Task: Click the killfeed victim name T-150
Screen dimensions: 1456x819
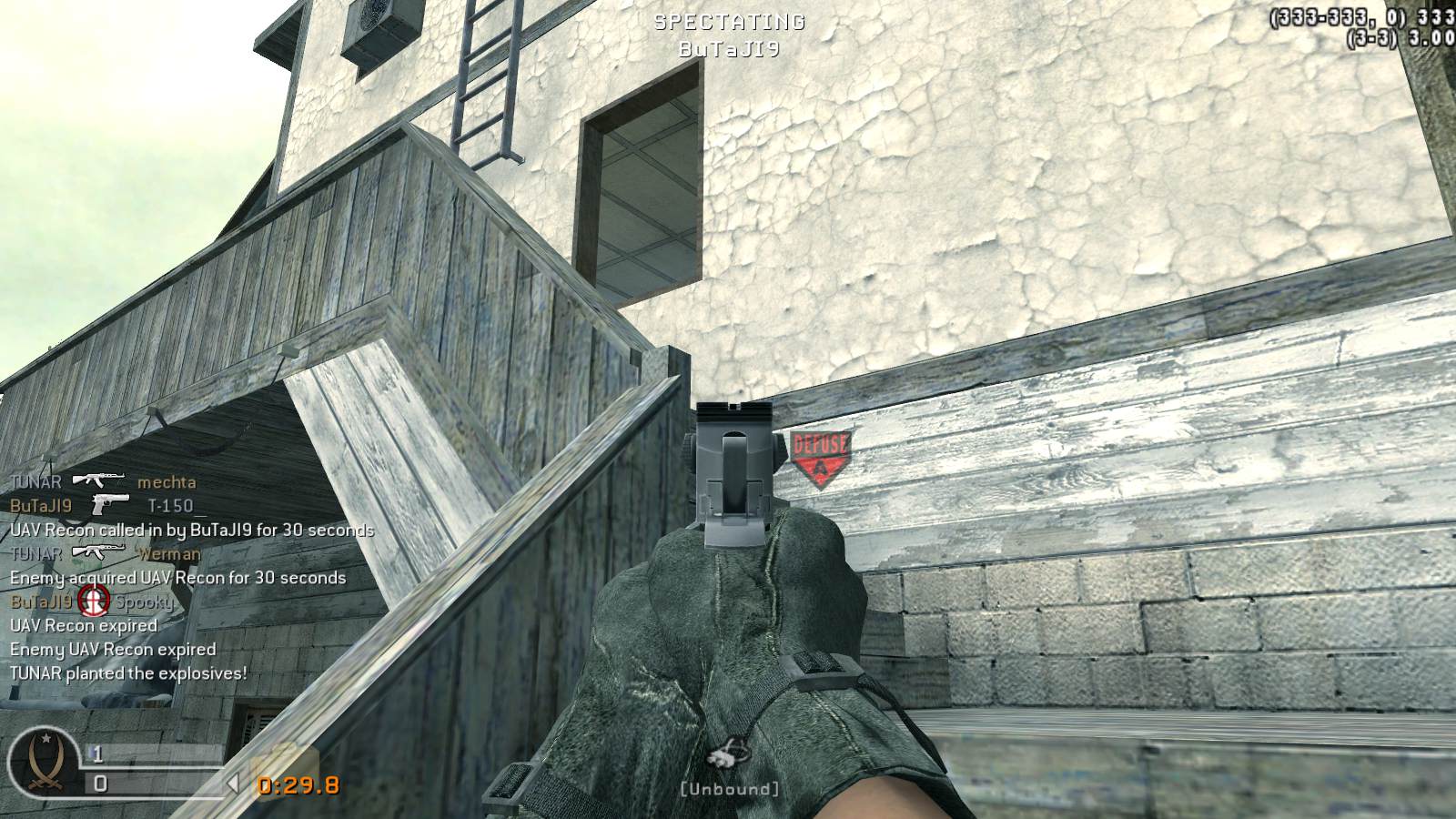Action: (169, 507)
